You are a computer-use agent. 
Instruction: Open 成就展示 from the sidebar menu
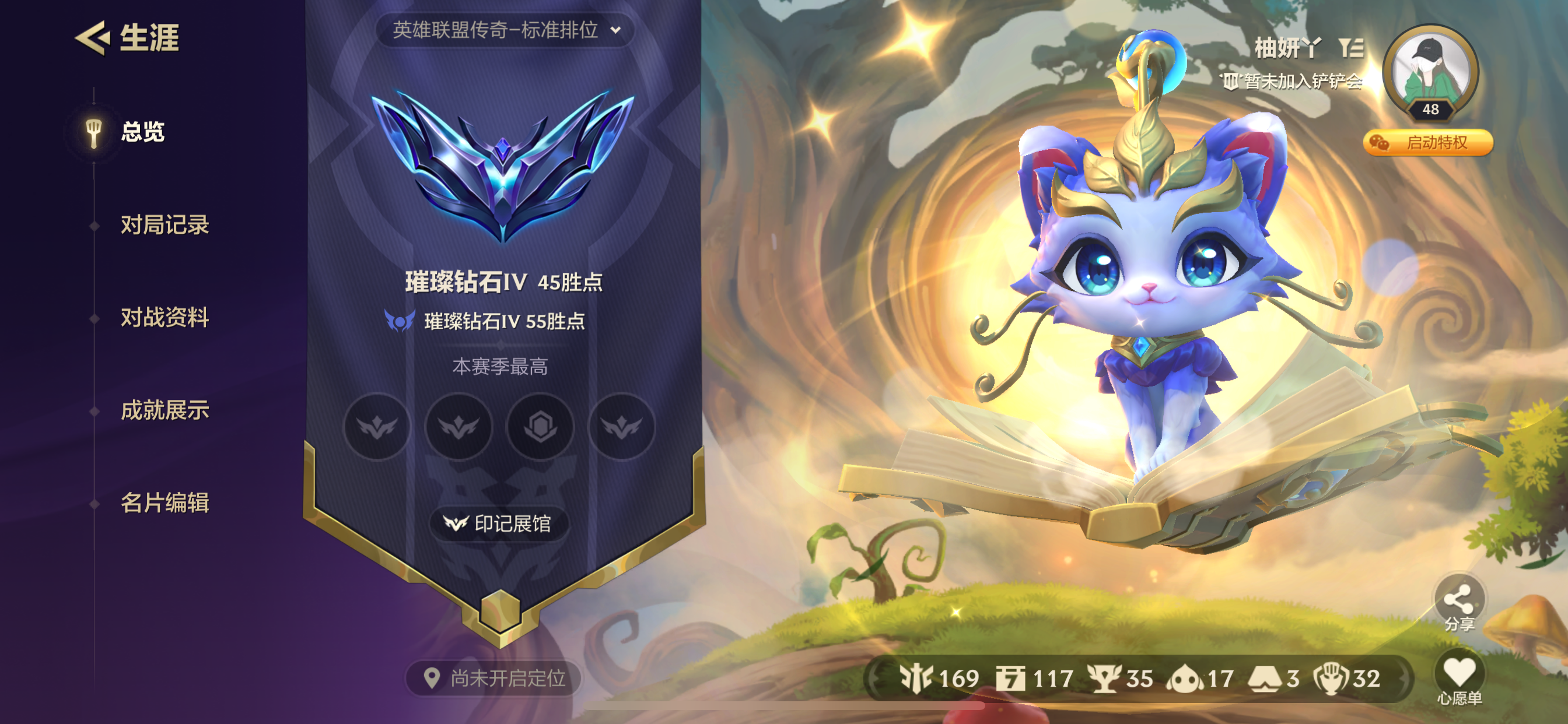pos(163,410)
